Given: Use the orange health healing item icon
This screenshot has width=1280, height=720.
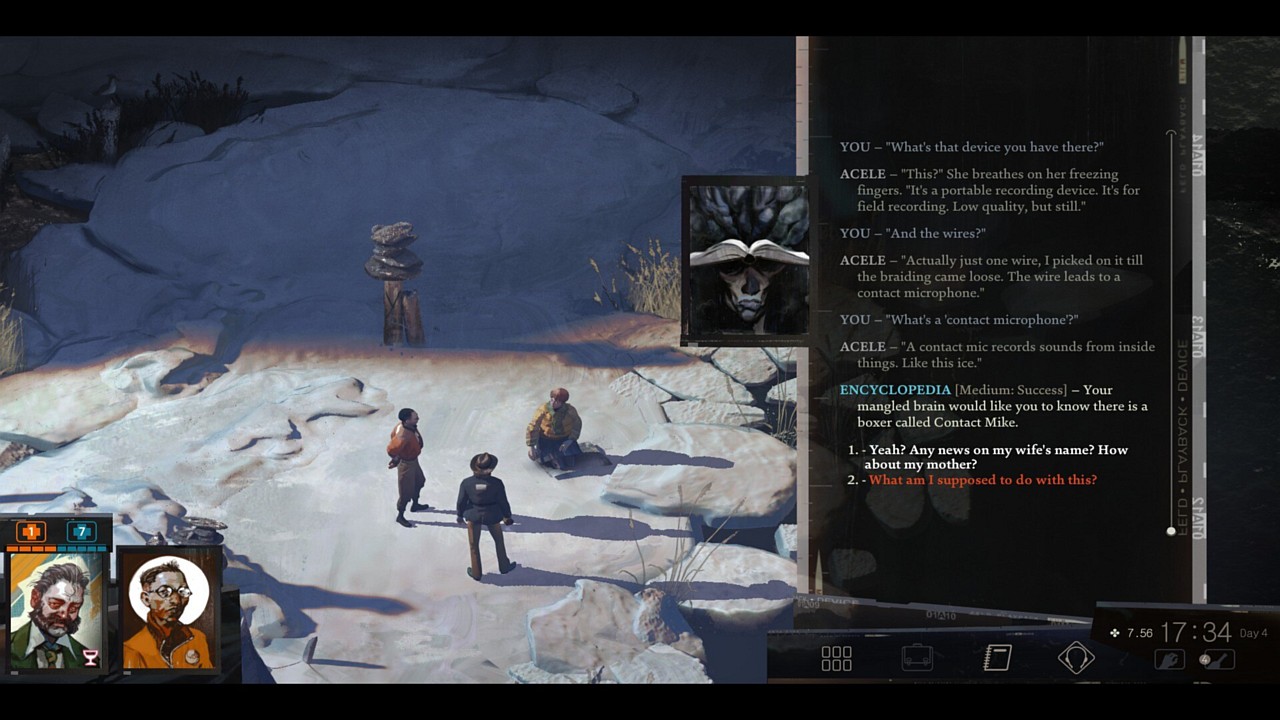Looking at the screenshot, I should (x=31, y=531).
